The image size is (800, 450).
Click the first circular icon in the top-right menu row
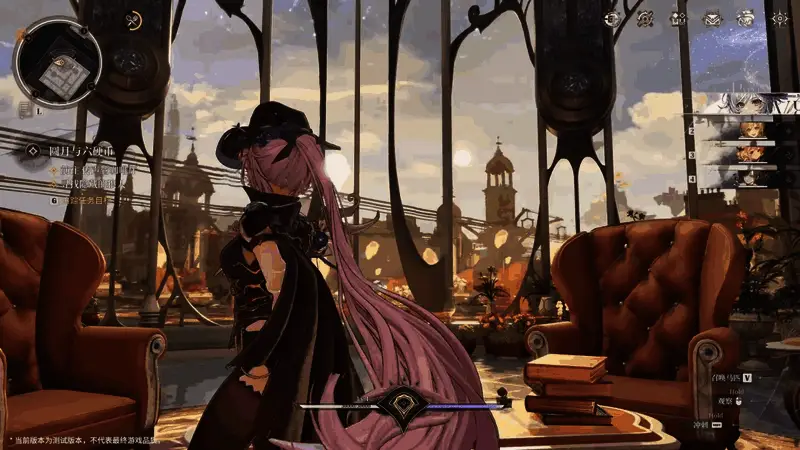click(x=613, y=18)
